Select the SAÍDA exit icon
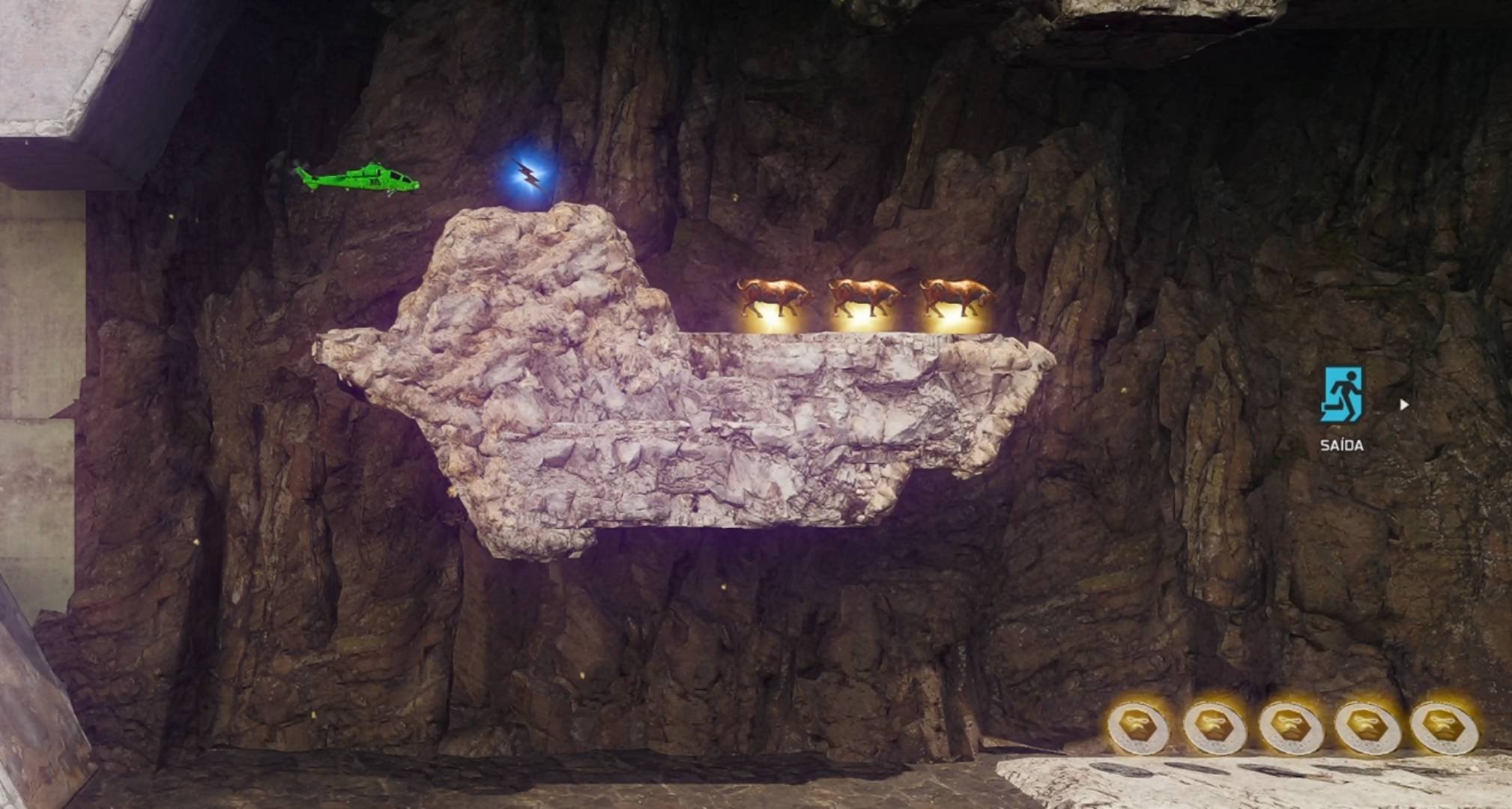The image size is (1512, 809). coord(1341,394)
